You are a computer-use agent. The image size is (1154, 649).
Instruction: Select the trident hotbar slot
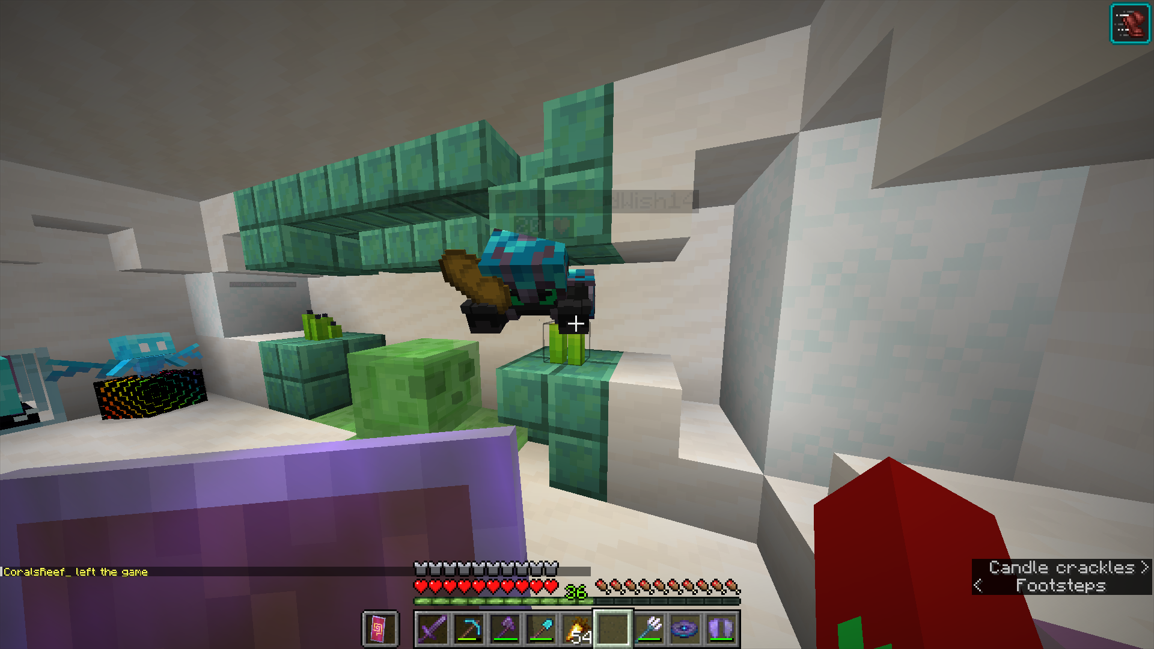[x=649, y=629]
